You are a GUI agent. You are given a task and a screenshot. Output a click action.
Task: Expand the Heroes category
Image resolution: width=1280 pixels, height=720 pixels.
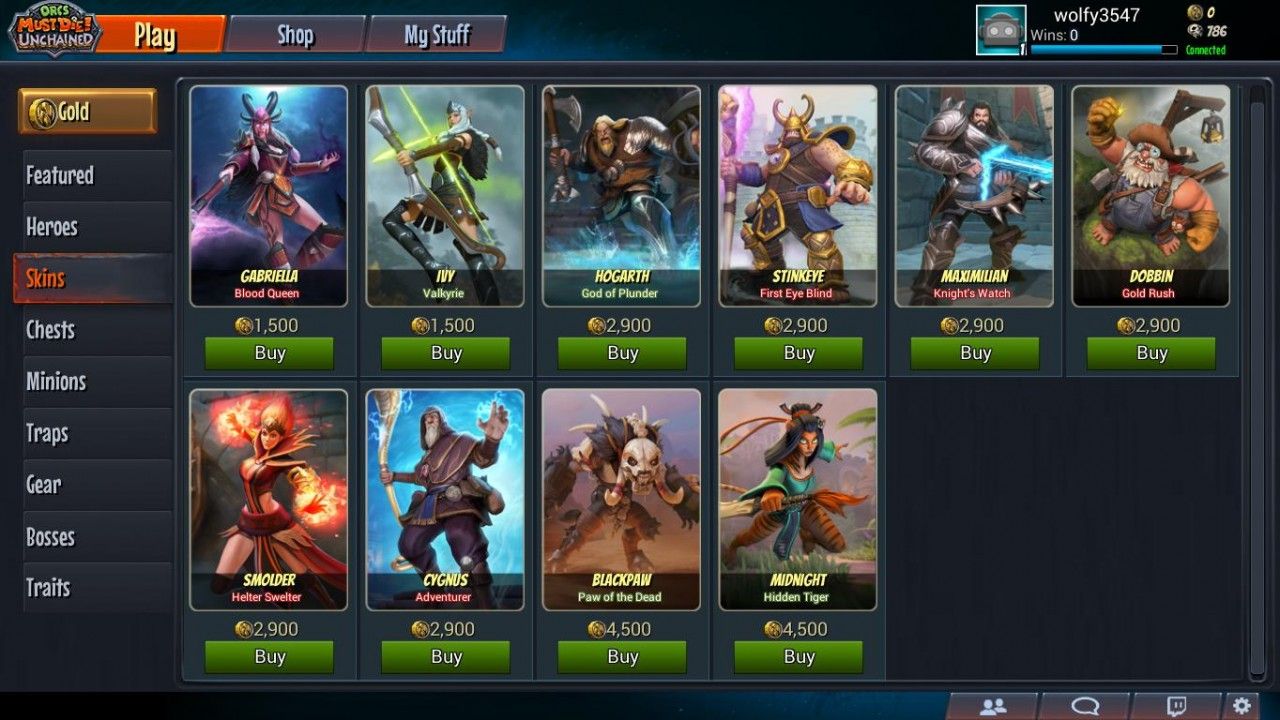coord(90,226)
